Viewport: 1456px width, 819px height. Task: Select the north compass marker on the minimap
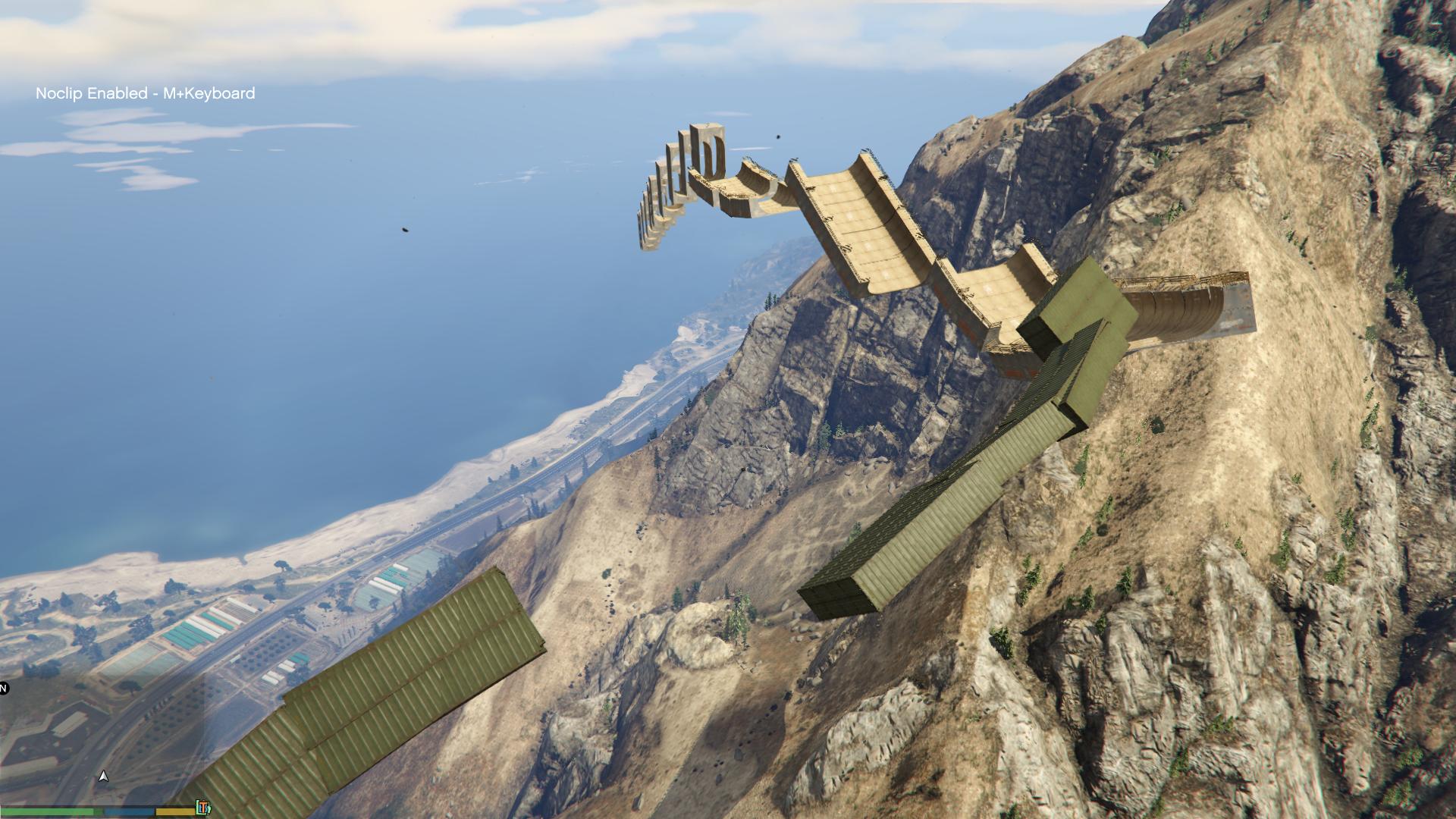point(4,689)
